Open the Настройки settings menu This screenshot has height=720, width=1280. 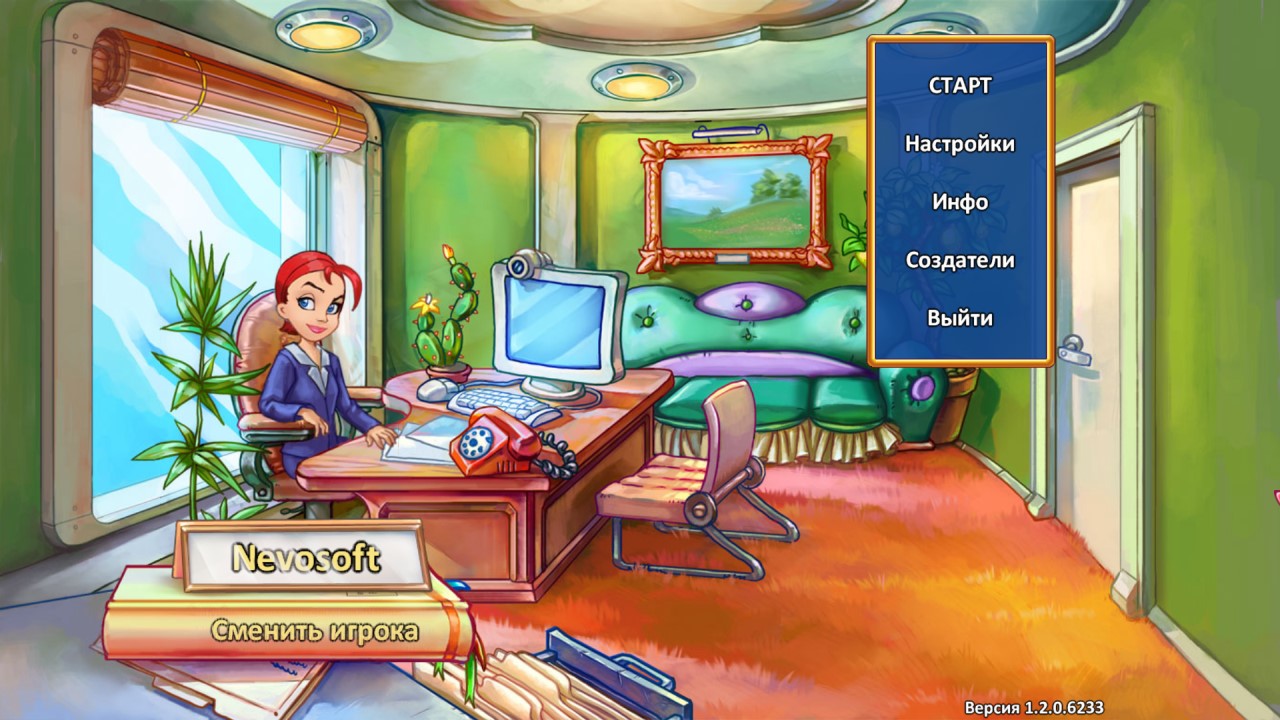(x=960, y=144)
